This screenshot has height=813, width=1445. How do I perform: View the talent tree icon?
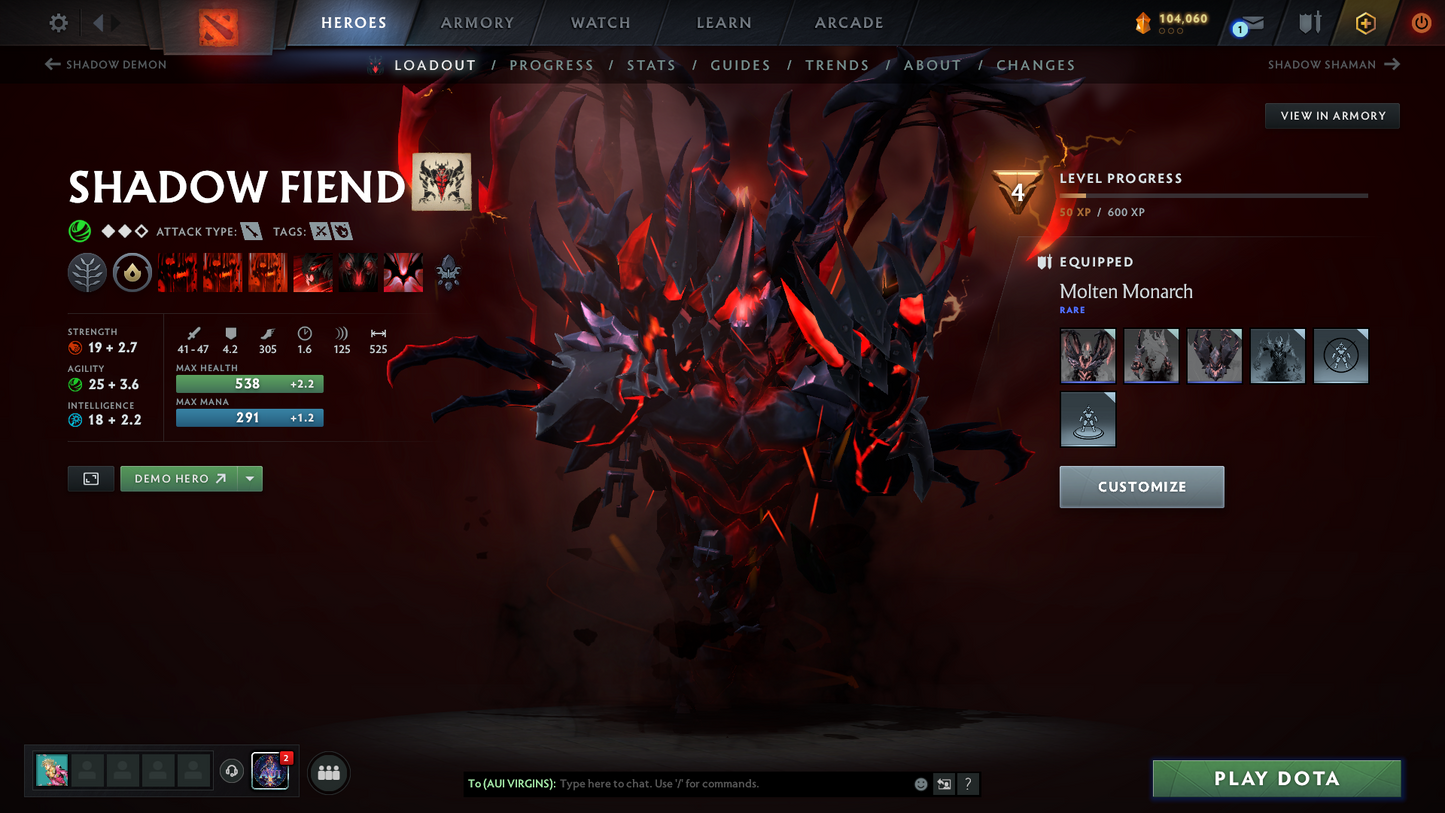tap(87, 272)
